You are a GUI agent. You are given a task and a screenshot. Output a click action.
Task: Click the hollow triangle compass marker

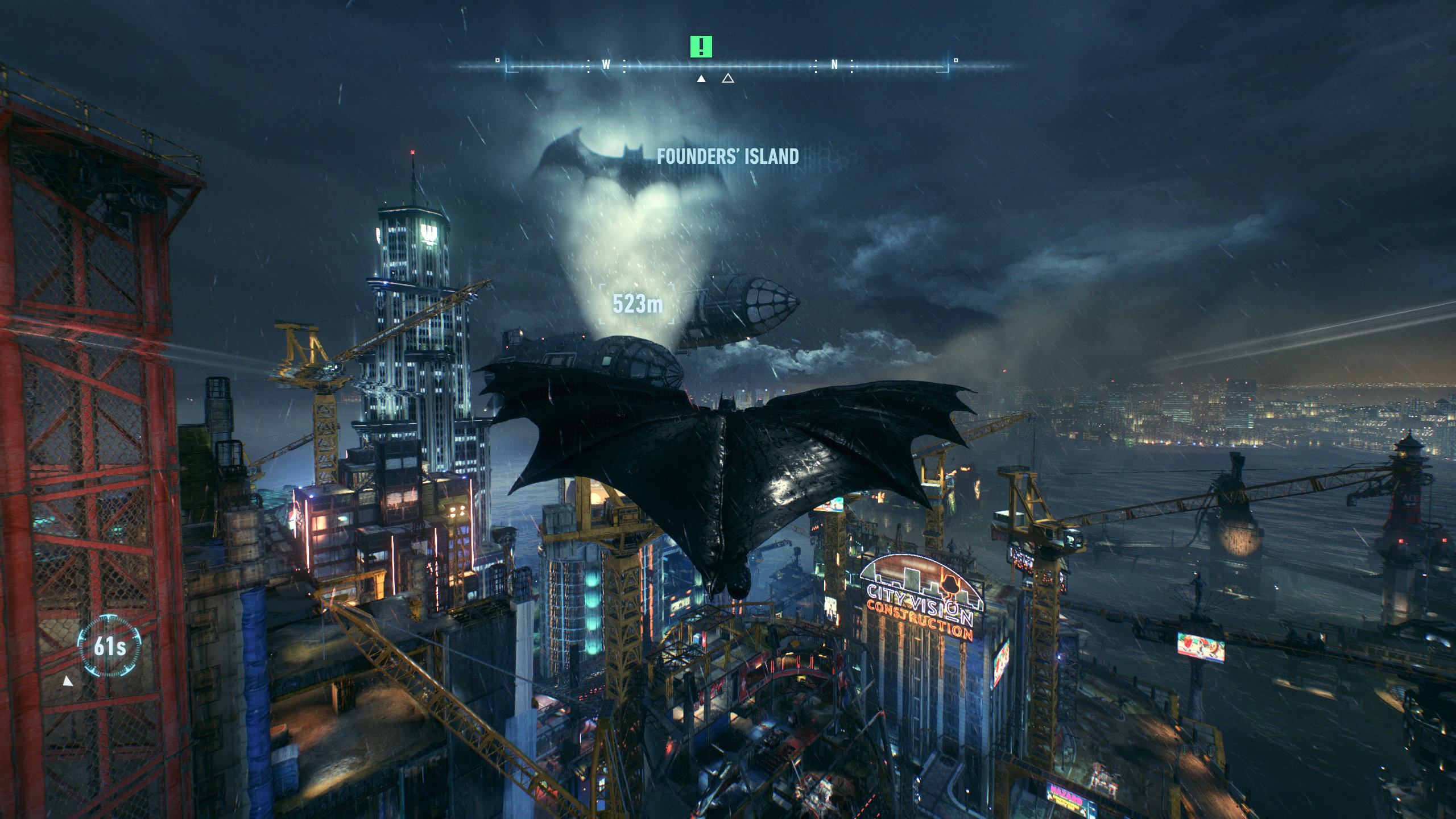tap(727, 78)
